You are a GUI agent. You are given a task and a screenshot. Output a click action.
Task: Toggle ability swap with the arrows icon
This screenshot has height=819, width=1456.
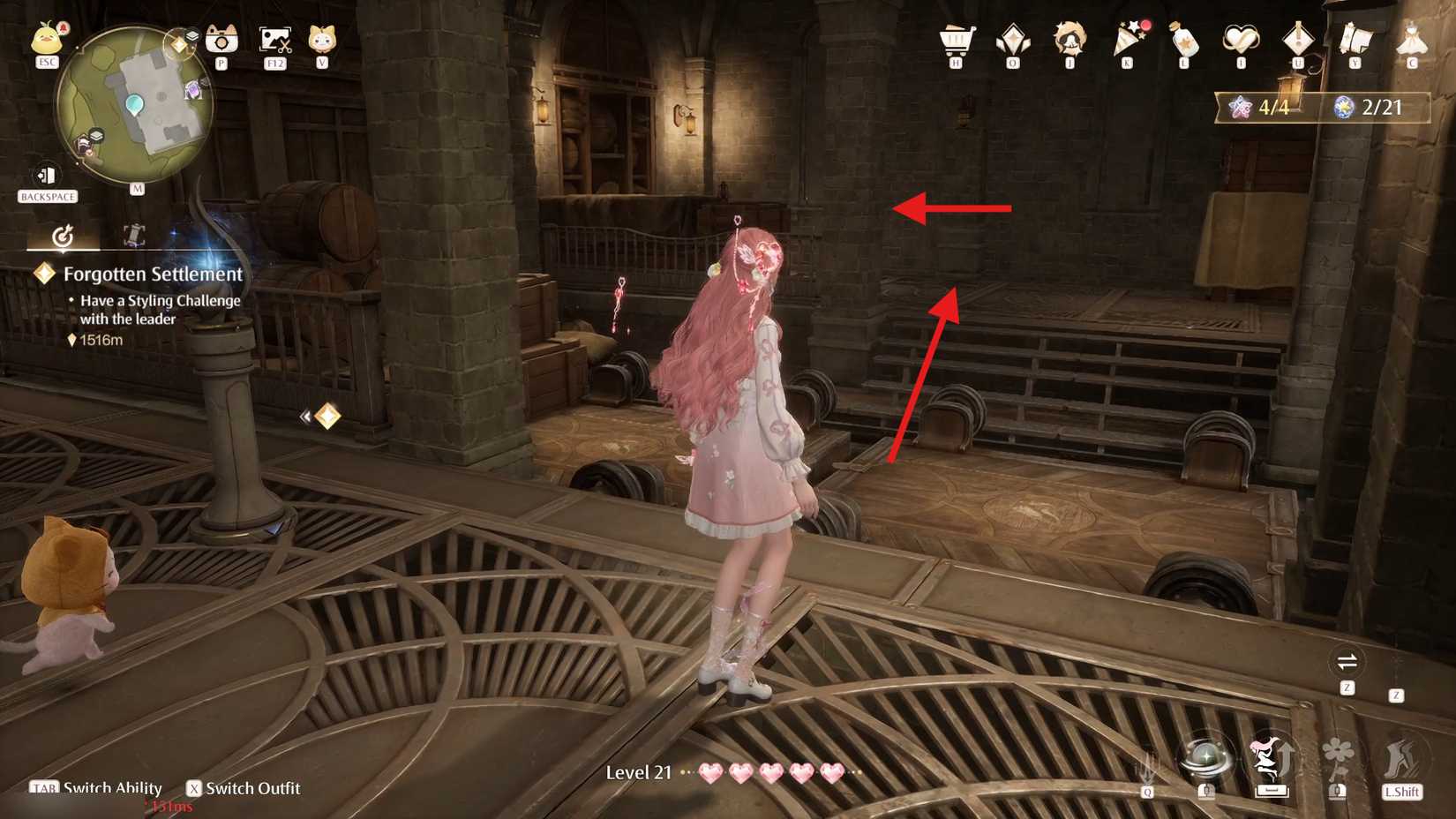tap(1348, 659)
